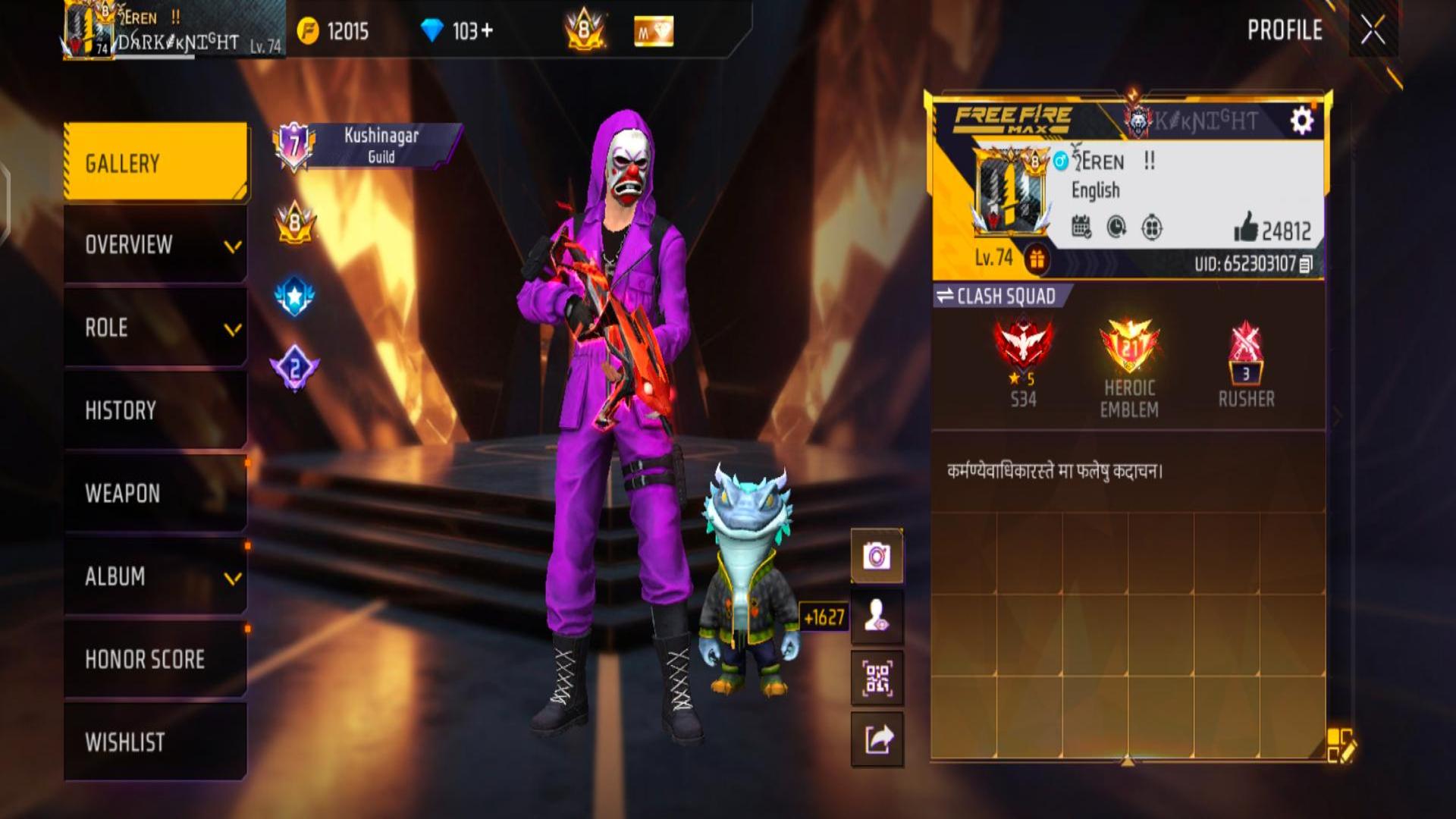Open the Gallery tab

click(155, 163)
